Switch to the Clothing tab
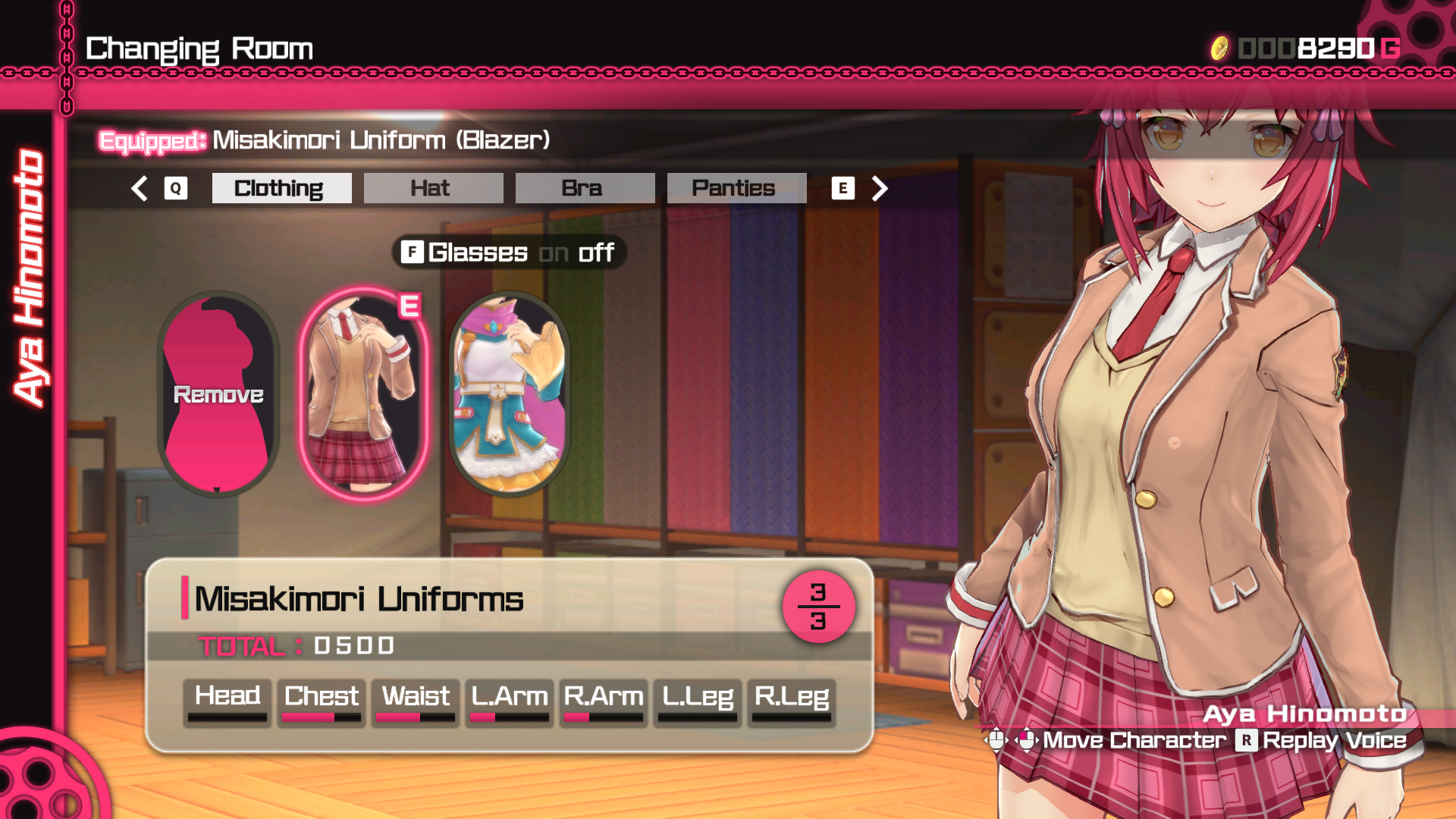1456x819 pixels. click(x=281, y=188)
